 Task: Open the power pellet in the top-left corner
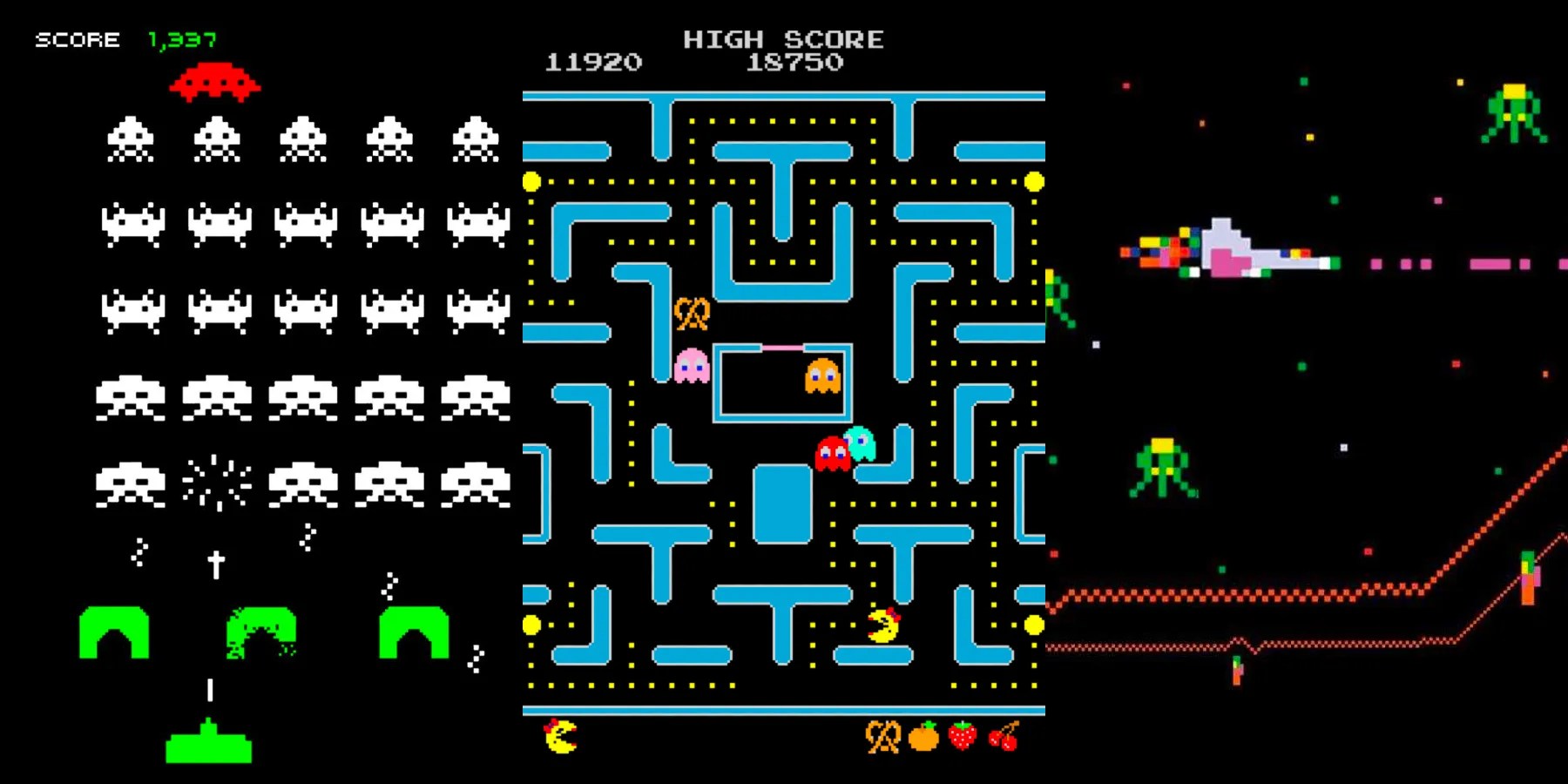click(x=532, y=182)
